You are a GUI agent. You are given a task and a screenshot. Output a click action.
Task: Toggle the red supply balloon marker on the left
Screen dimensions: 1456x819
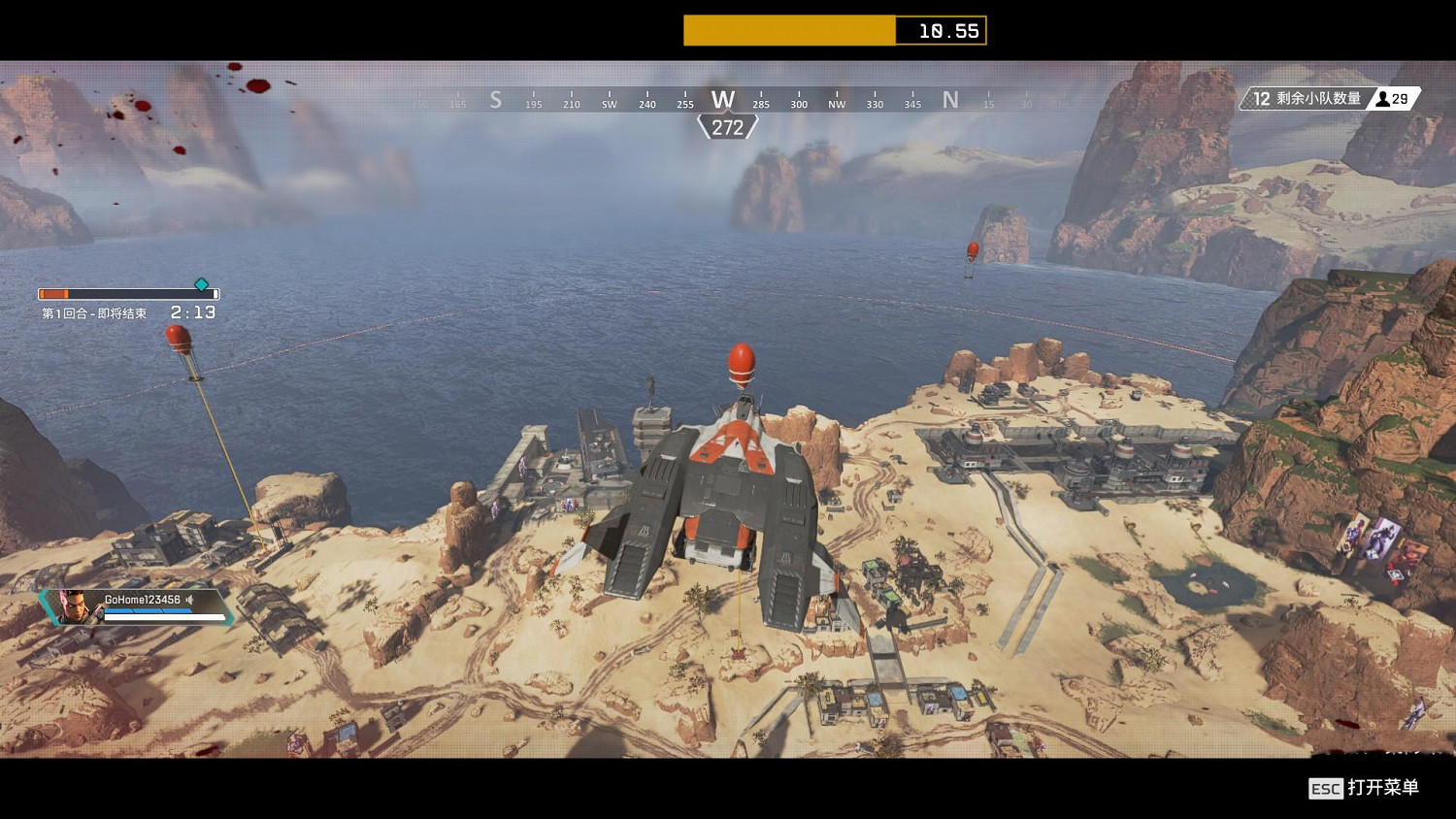click(178, 340)
